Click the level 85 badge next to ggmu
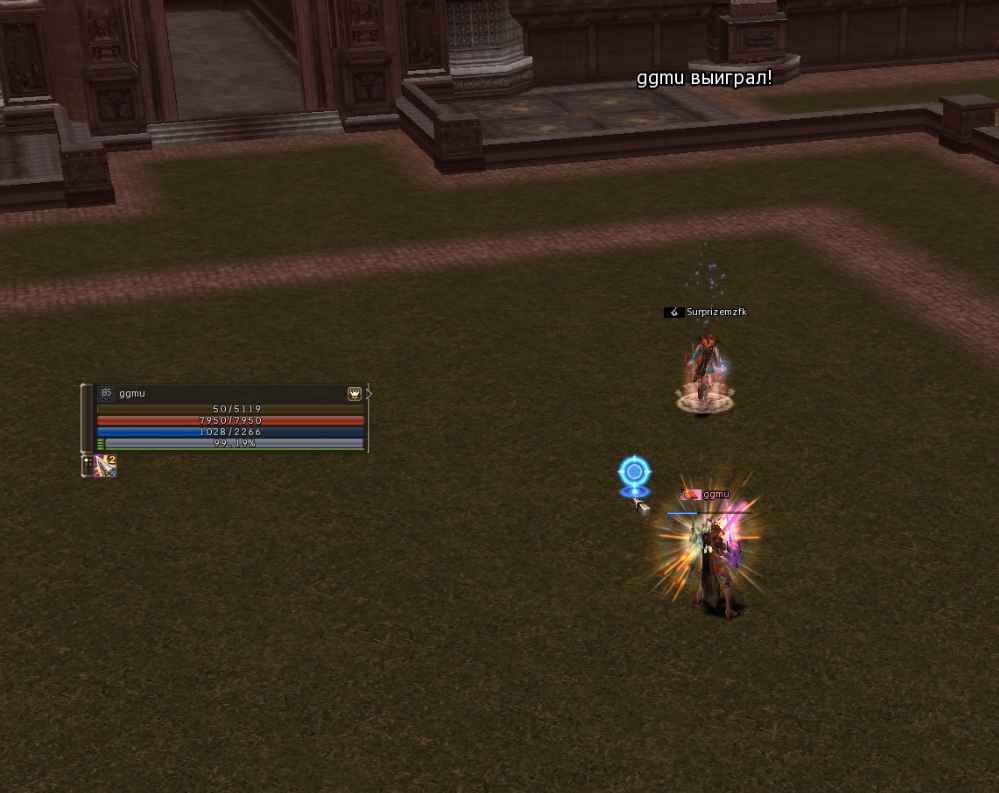The width and height of the screenshot is (999, 793). click(106, 394)
